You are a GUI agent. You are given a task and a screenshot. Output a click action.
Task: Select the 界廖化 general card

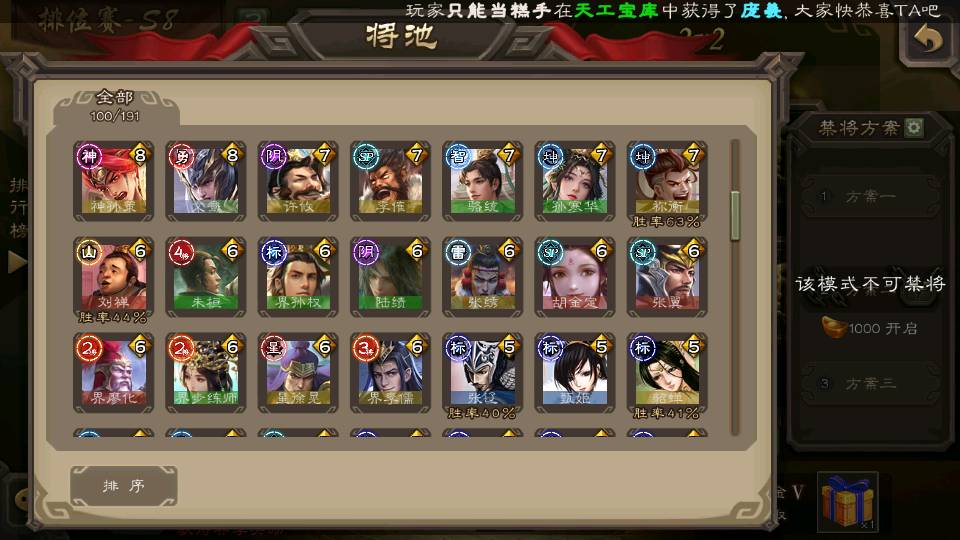112,372
